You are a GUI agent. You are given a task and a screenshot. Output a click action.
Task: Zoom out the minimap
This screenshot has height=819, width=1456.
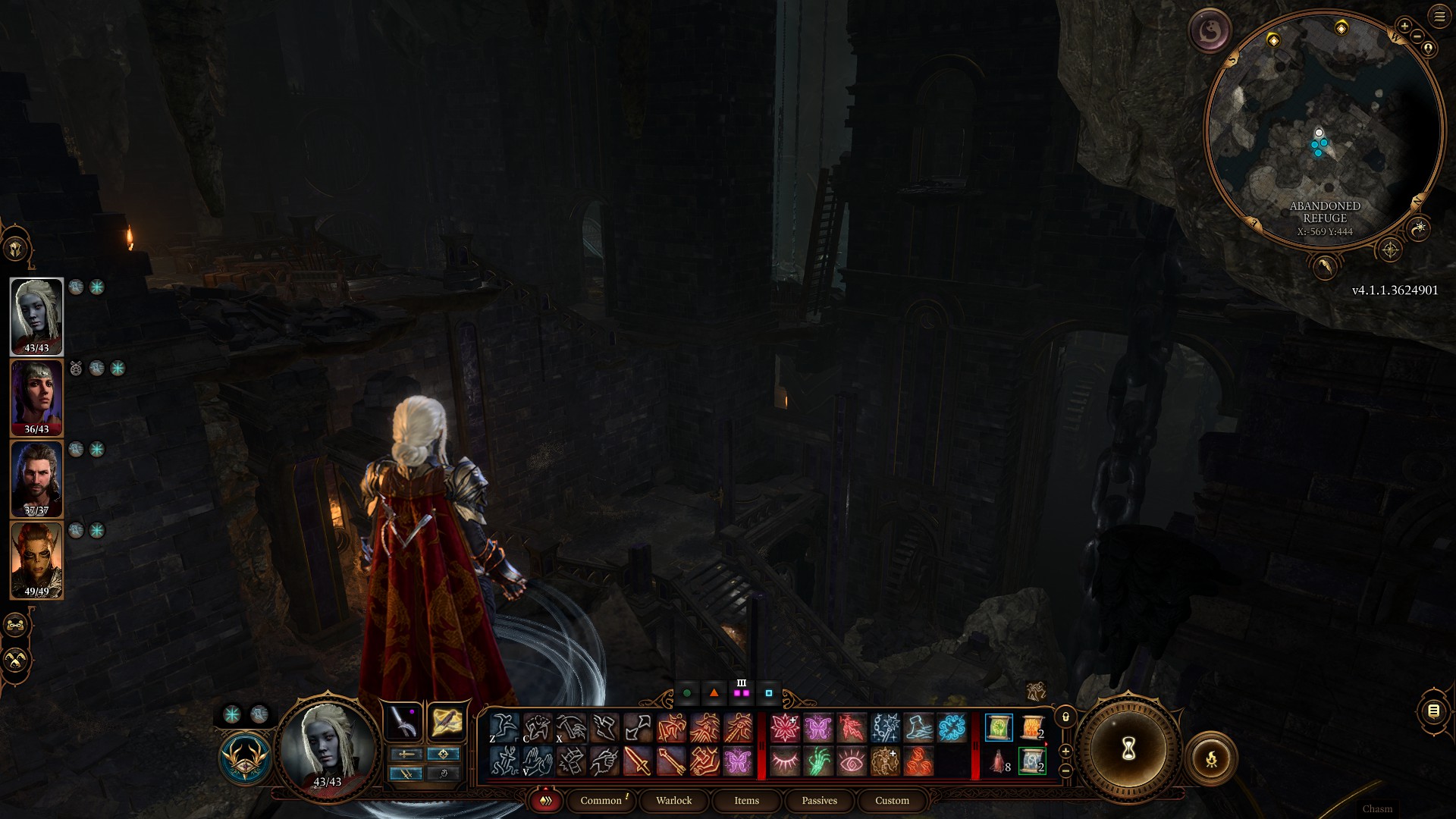1417,36
